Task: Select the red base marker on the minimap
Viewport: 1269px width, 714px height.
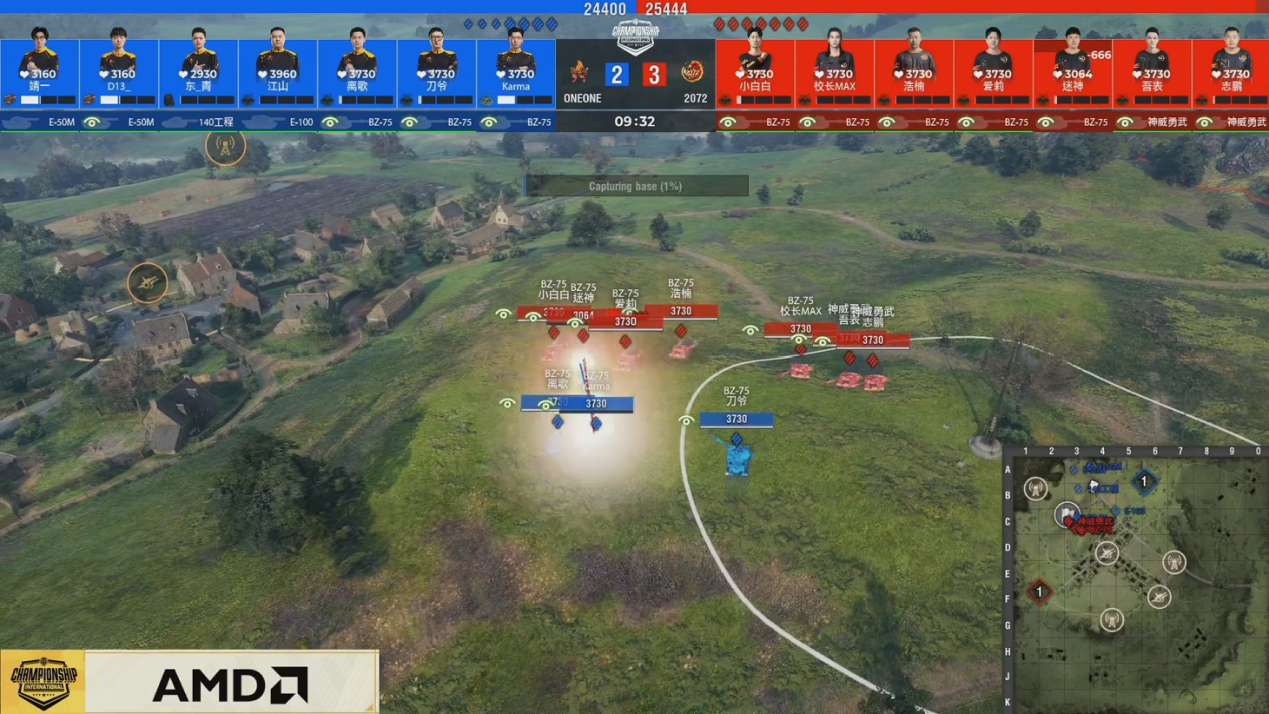Action: click(1039, 592)
